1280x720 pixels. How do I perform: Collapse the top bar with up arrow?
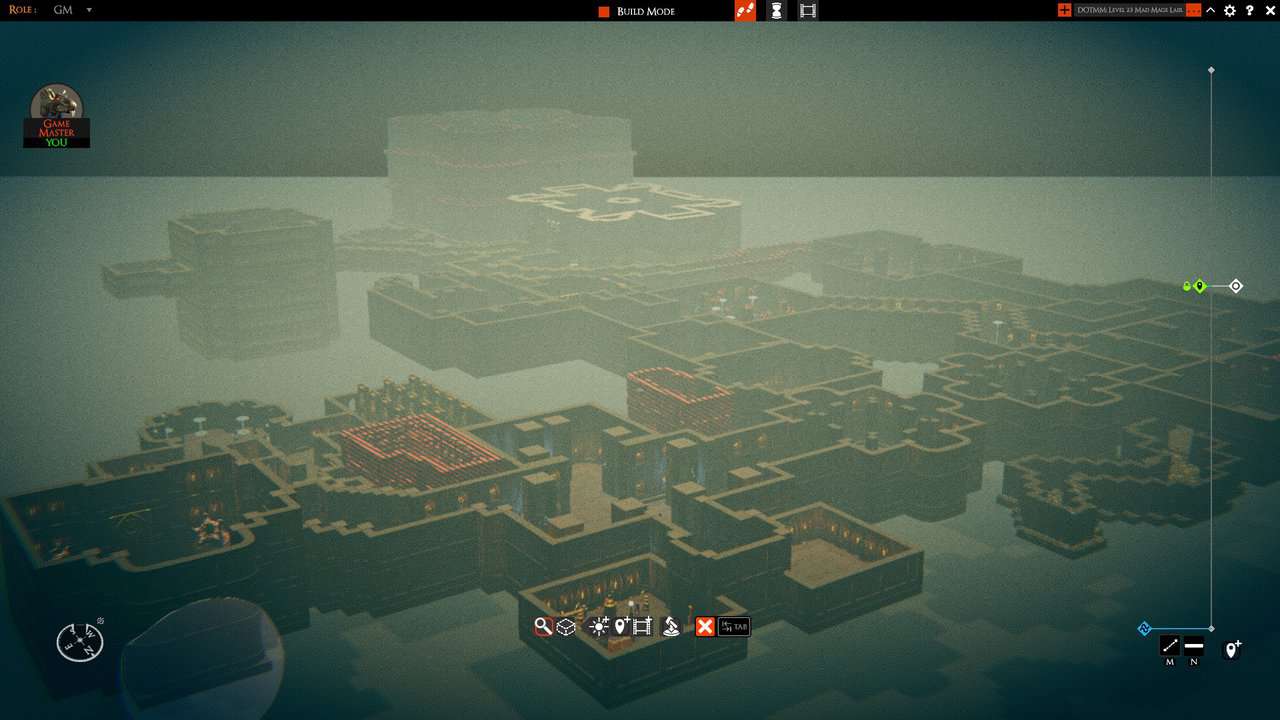[x=1211, y=10]
